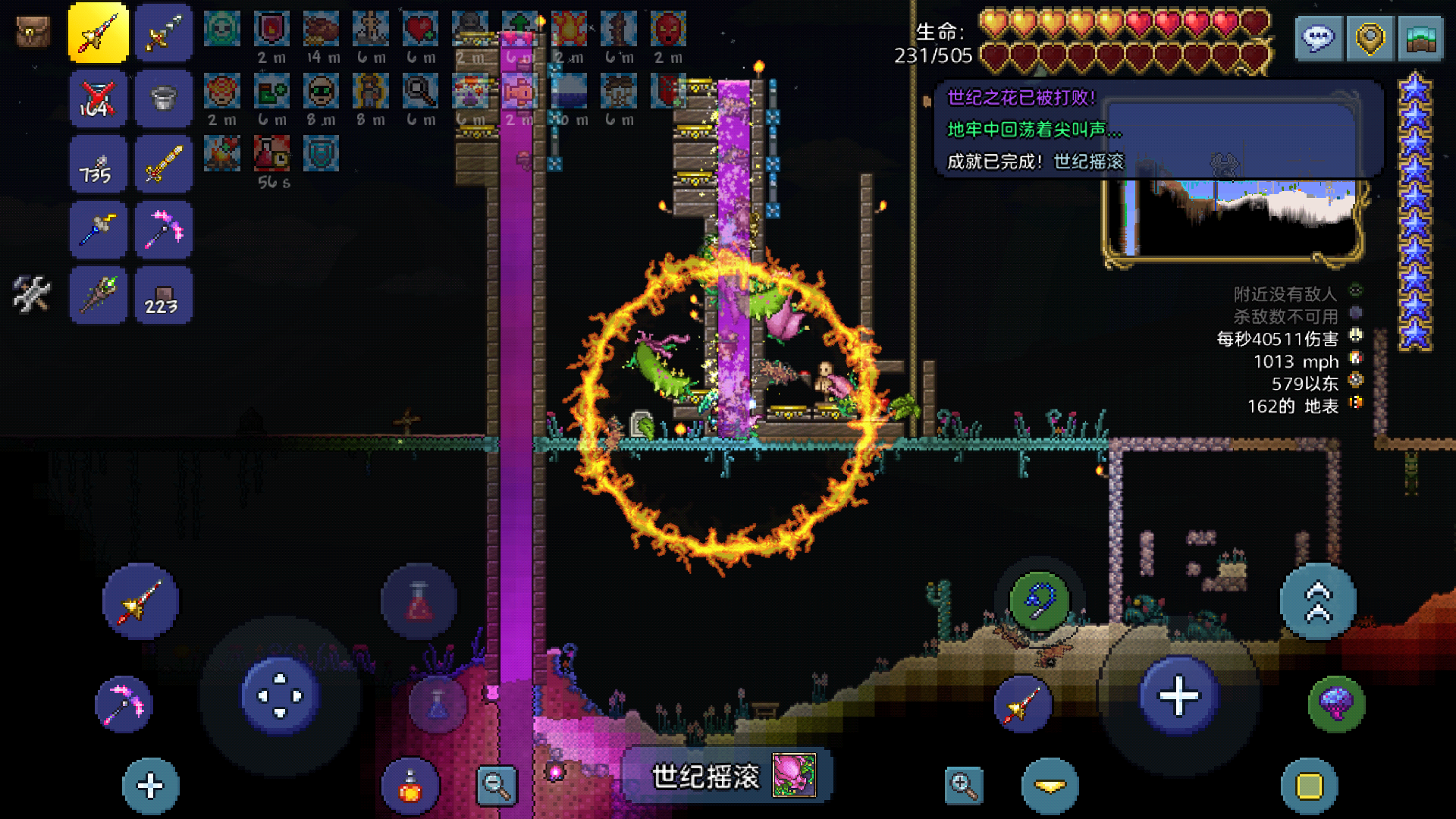Select the highlighted yellow sword hotbar slot
This screenshot has height=819, width=1456.
98,33
